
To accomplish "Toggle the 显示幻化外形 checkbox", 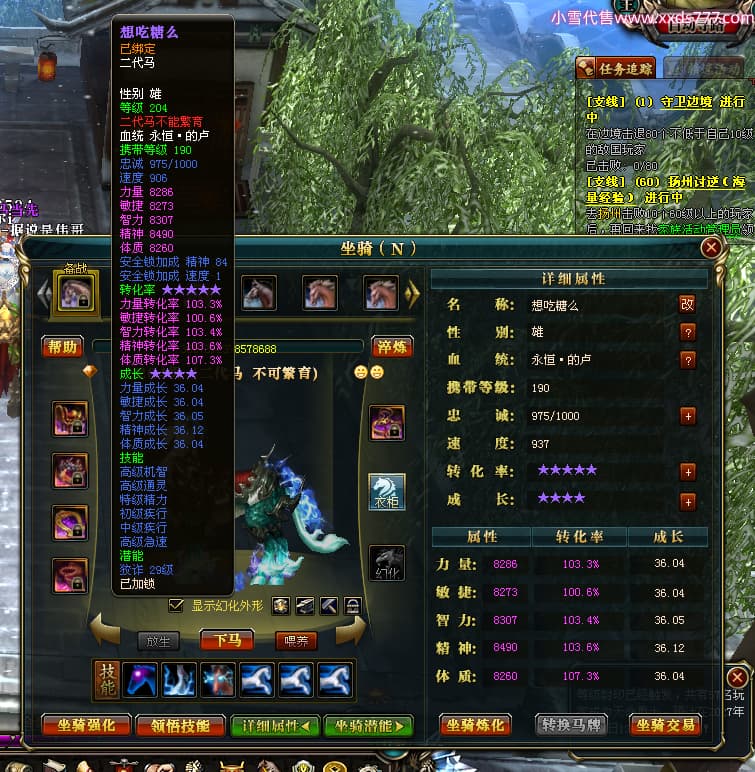I will coord(176,606).
